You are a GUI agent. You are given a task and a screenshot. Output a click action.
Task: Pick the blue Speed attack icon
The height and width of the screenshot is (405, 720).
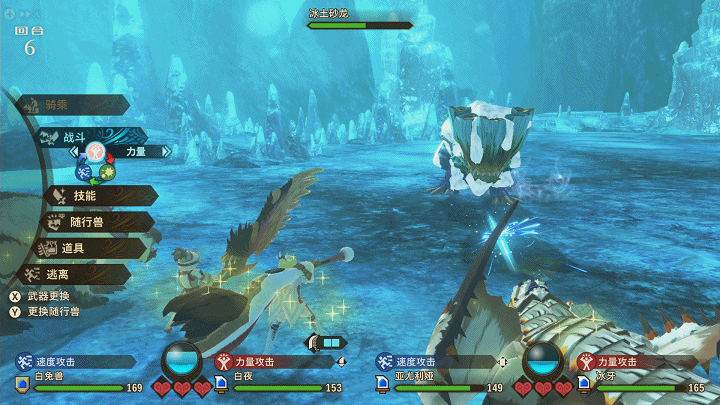(x=84, y=172)
